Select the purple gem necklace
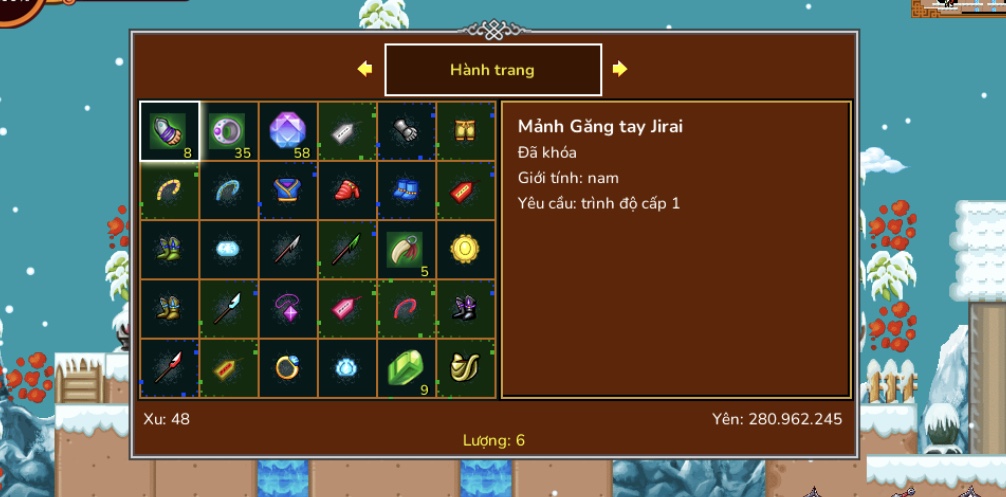1006x497 pixels. 288,308
